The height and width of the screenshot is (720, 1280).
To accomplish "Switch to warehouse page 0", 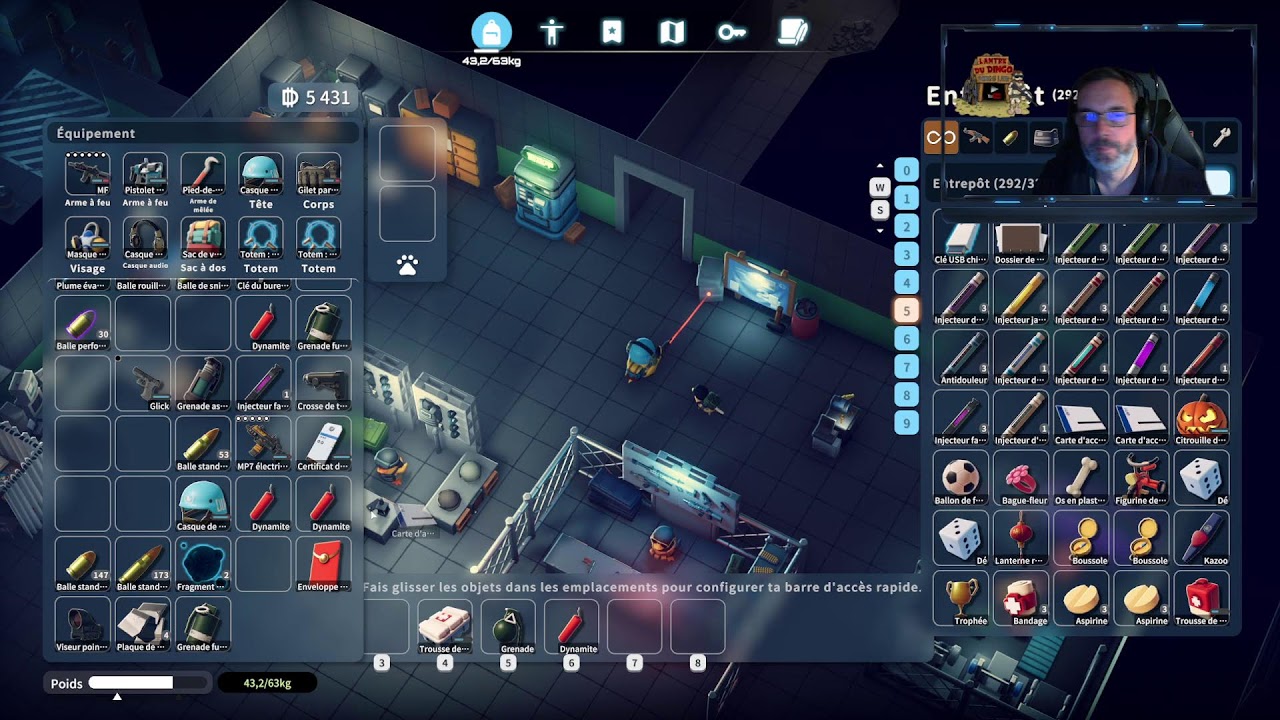I will coord(907,171).
